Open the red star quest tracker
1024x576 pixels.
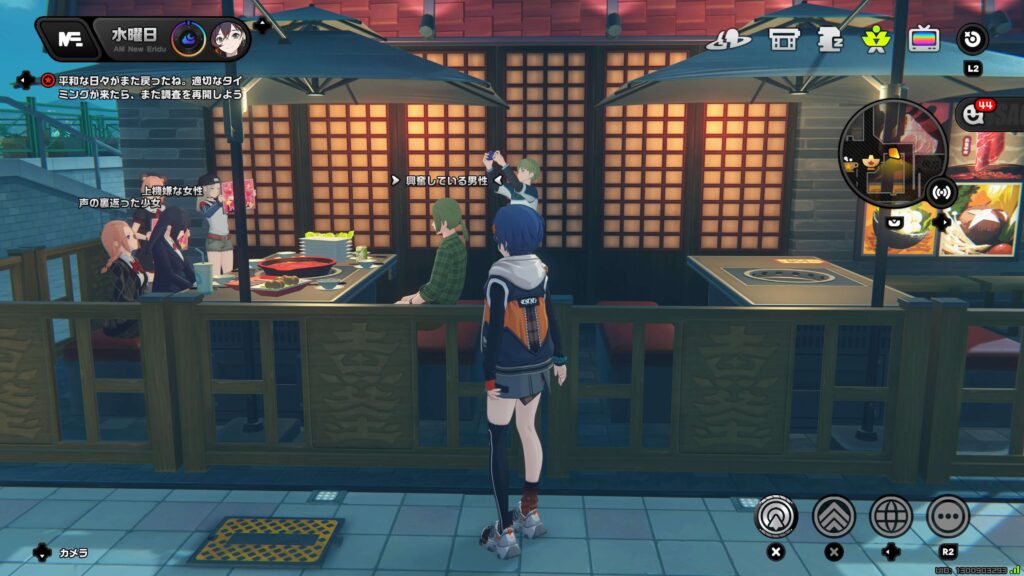point(48,79)
